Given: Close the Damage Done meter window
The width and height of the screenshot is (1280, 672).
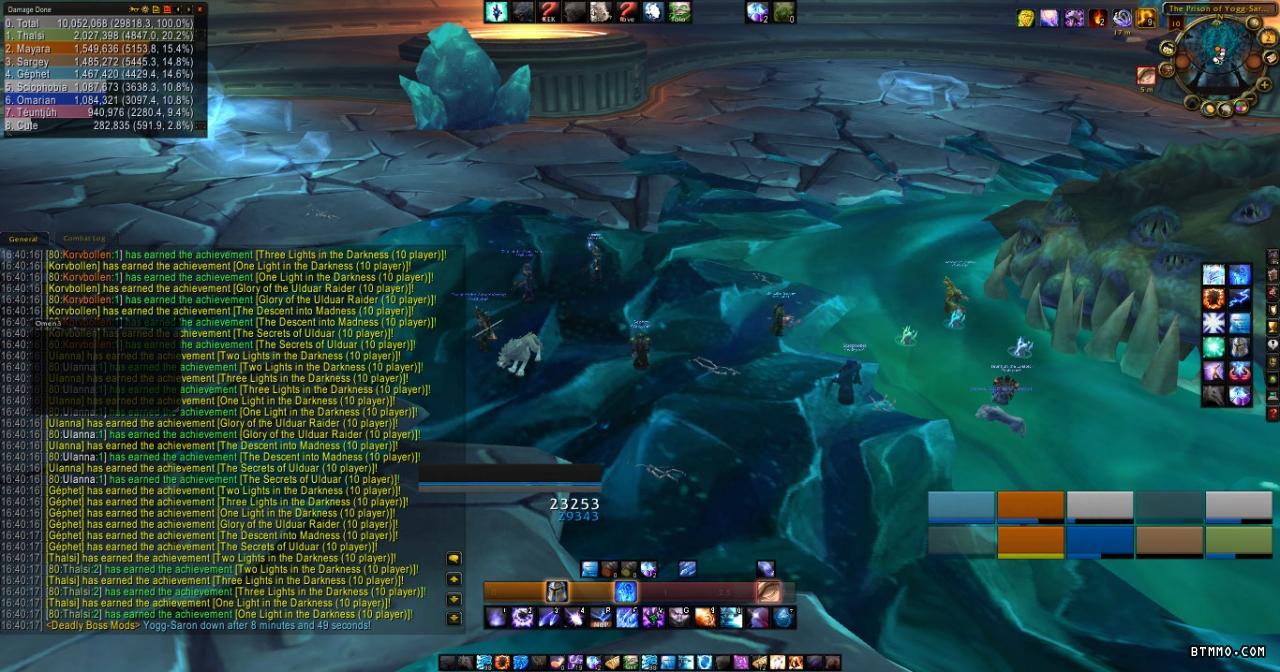Looking at the screenshot, I should [201, 9].
